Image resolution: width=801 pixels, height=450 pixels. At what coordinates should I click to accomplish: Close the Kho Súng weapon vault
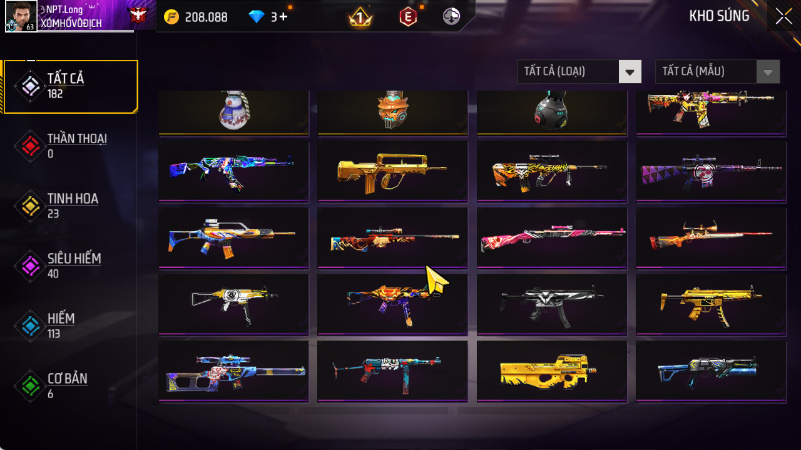783,16
